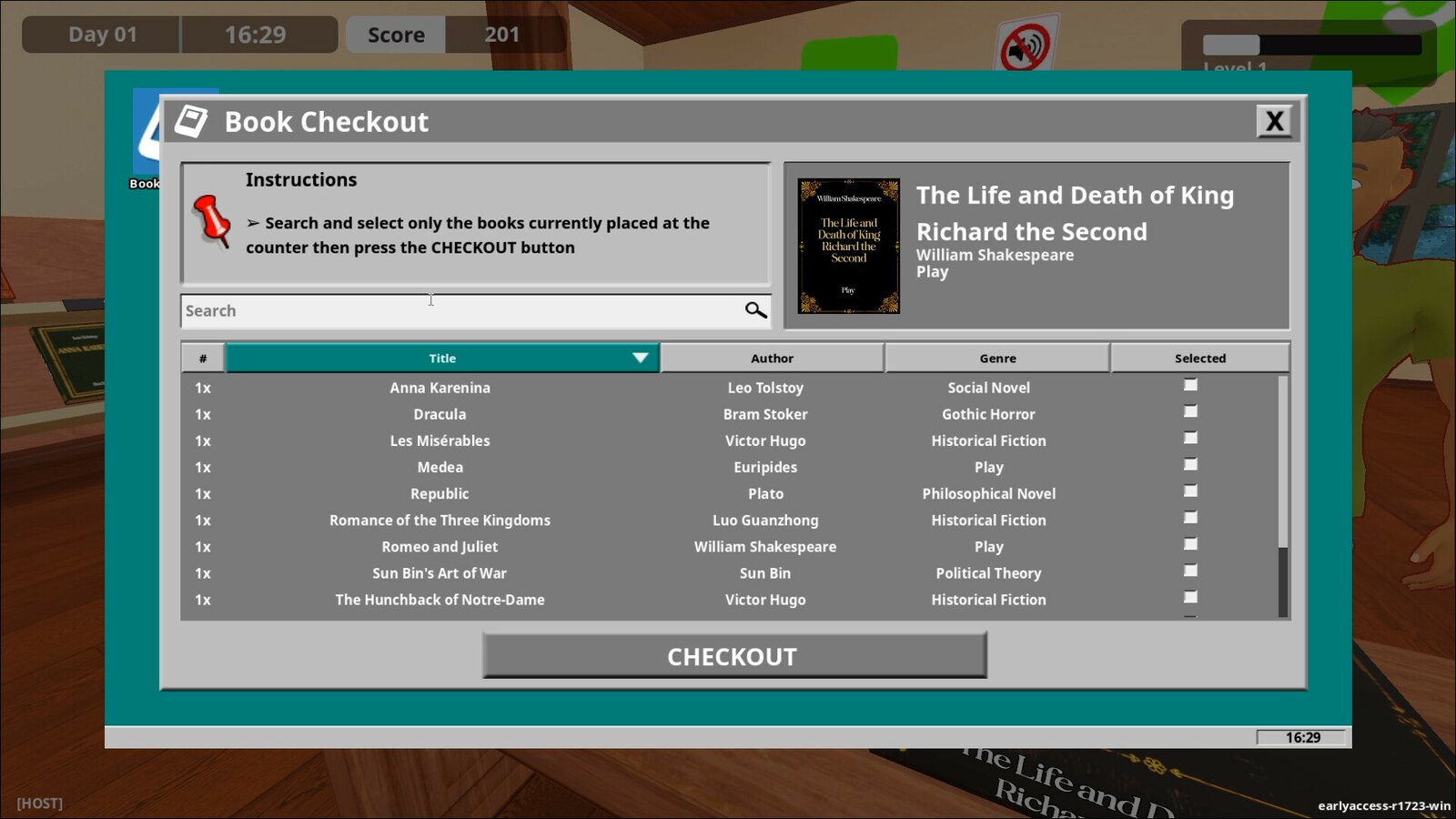
Task: Click the clock showing 16:29 in the taskbar
Action: pos(1299,737)
